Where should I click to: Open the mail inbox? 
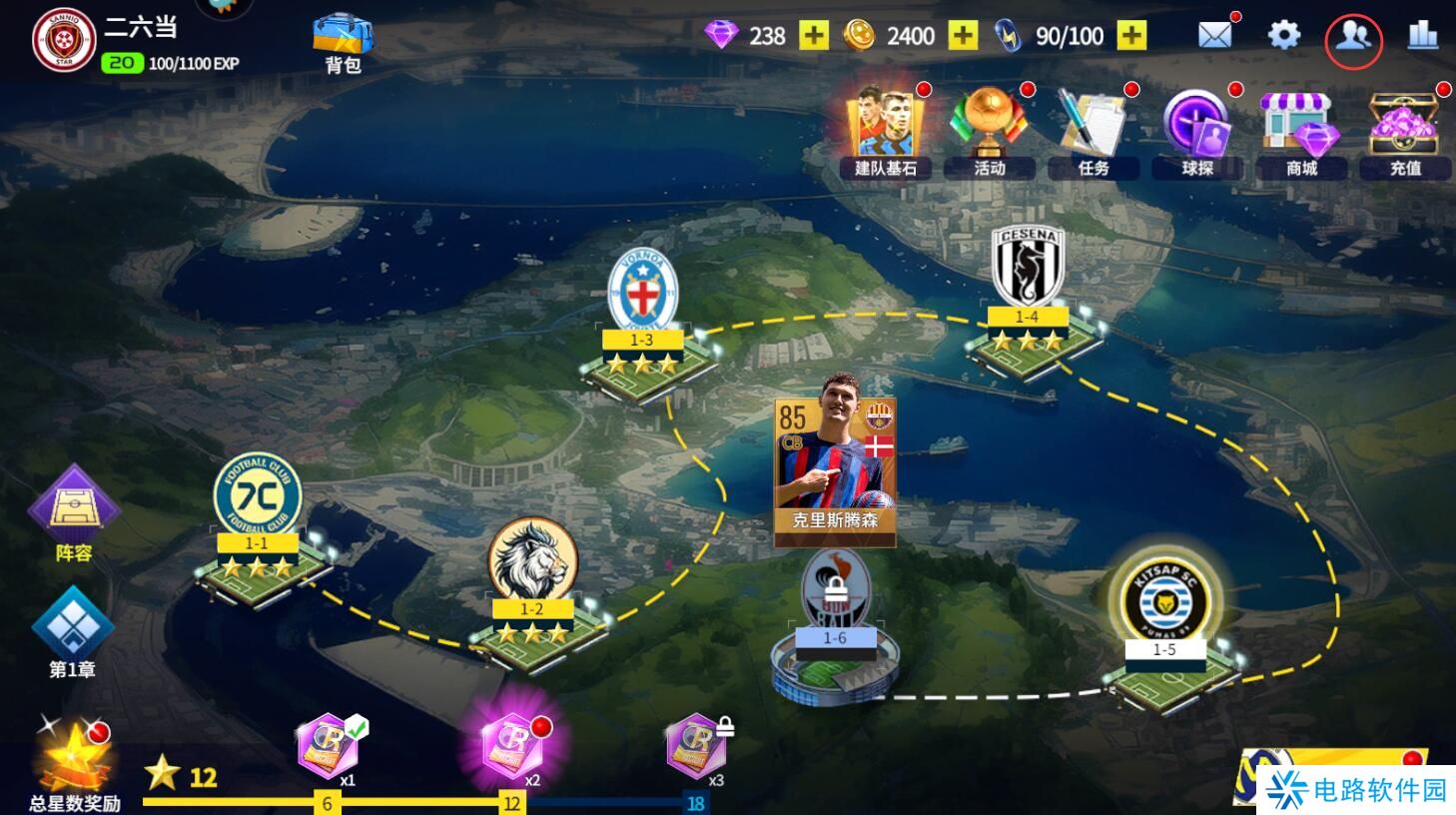(x=1214, y=36)
